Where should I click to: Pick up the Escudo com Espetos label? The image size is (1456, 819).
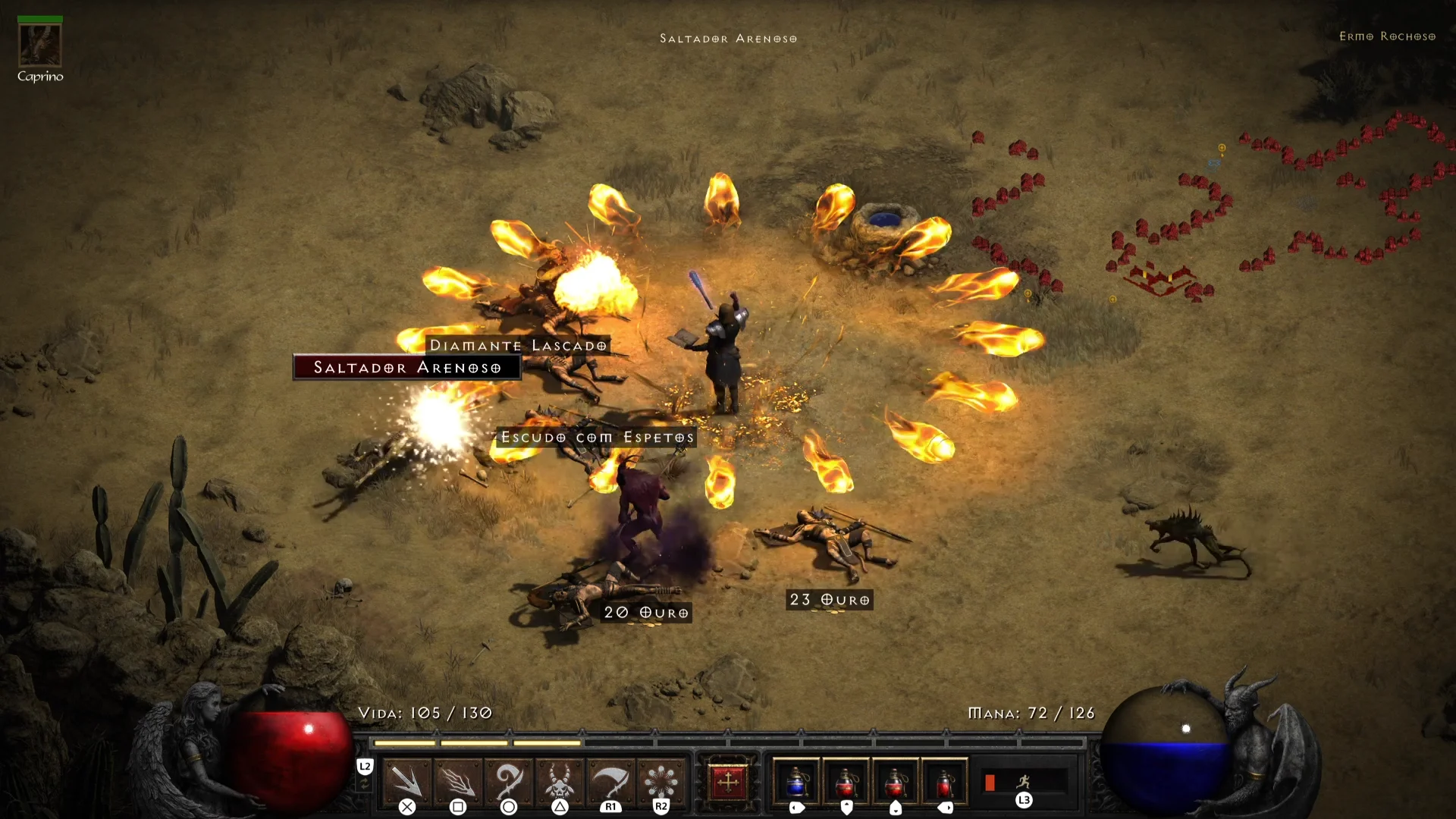pyautogui.click(x=598, y=438)
